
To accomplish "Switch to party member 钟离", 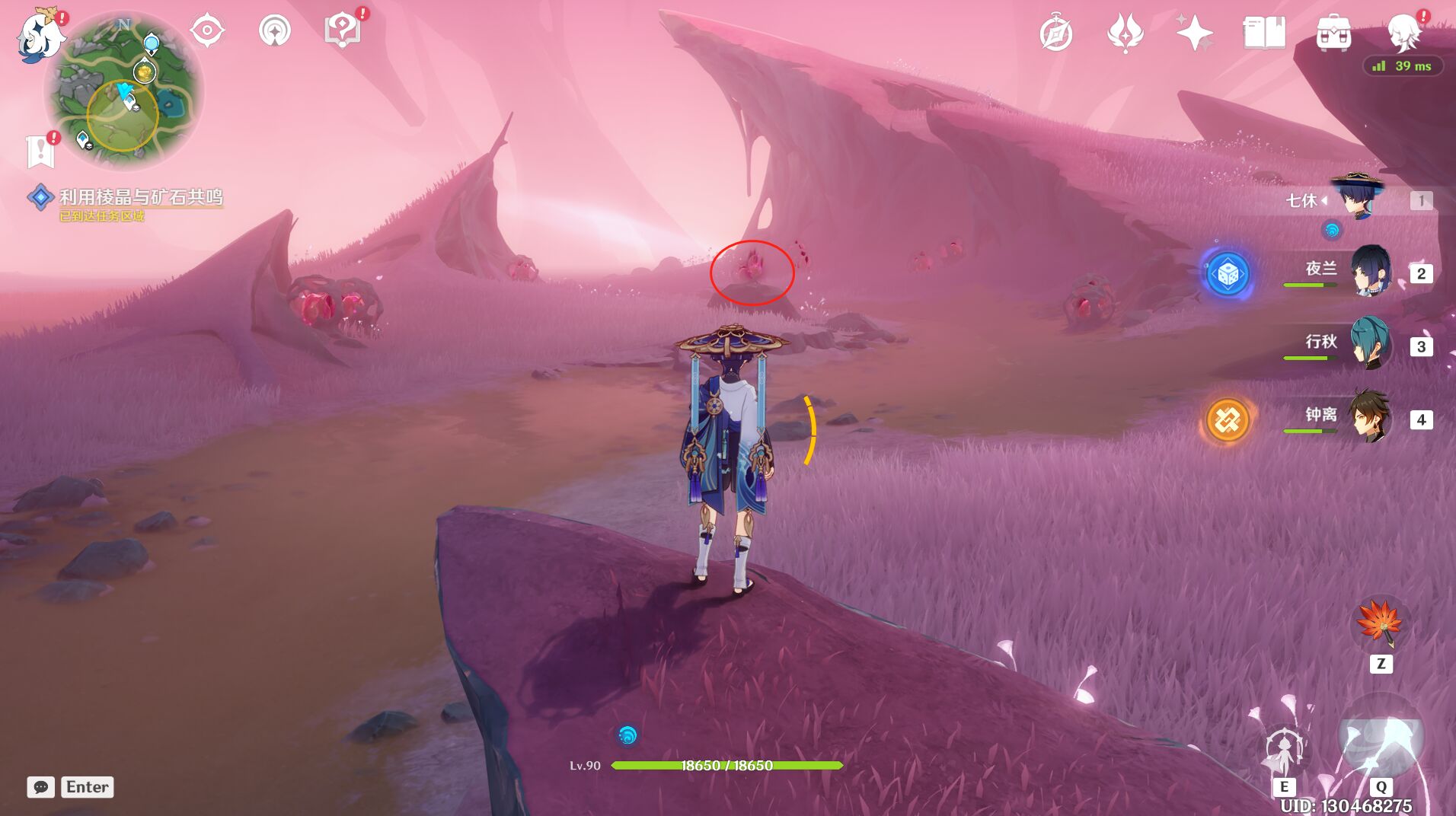I will coord(1371,417).
